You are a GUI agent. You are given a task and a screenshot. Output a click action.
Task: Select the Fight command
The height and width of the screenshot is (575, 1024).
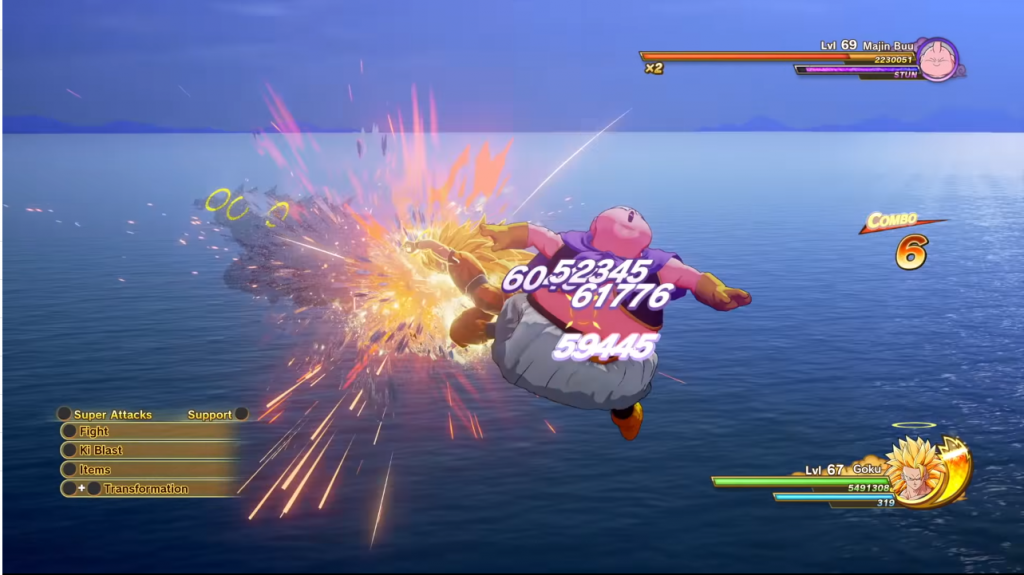tap(148, 432)
